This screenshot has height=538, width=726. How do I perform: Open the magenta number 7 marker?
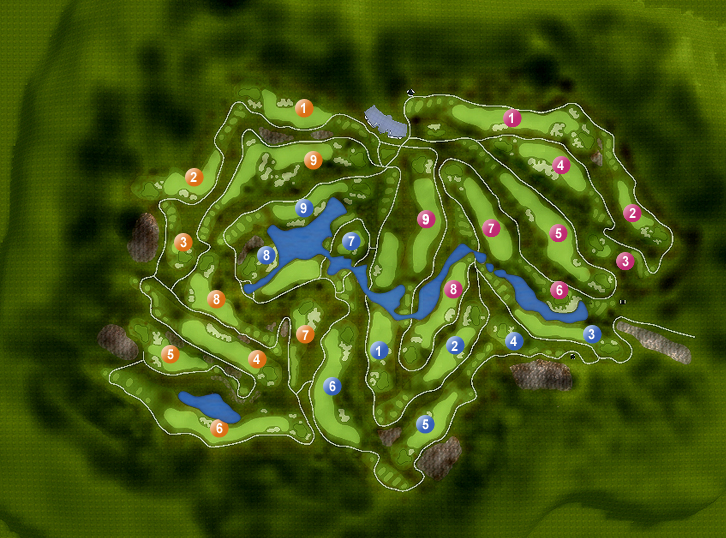pyautogui.click(x=490, y=228)
